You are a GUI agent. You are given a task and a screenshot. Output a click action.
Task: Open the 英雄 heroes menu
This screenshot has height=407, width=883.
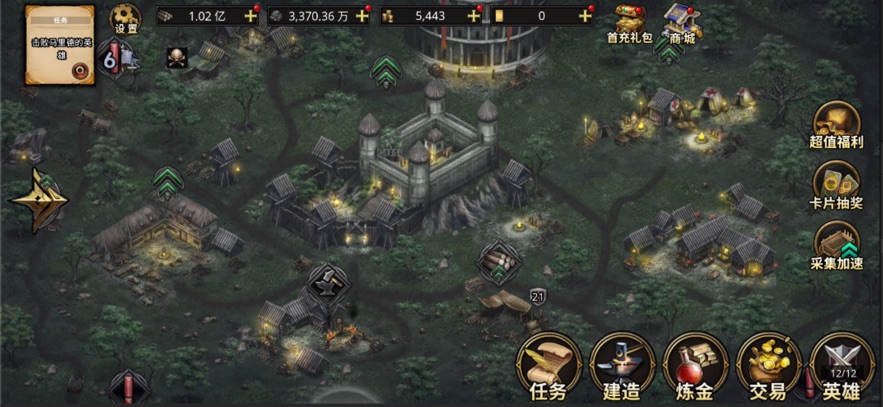842,366
